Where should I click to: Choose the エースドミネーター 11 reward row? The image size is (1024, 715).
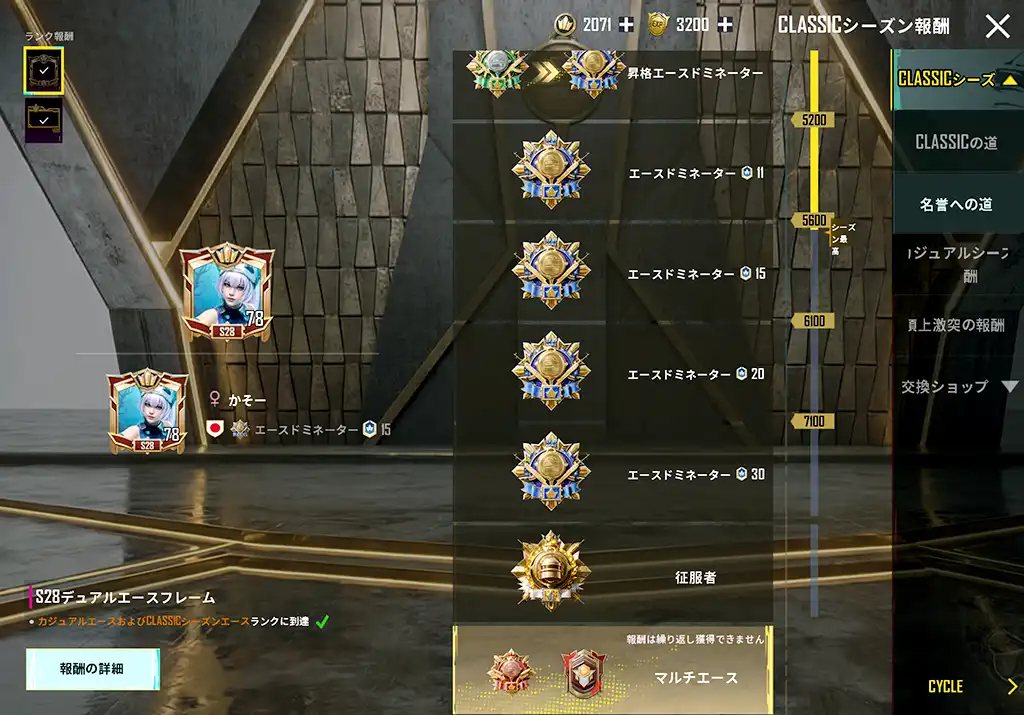click(612, 173)
